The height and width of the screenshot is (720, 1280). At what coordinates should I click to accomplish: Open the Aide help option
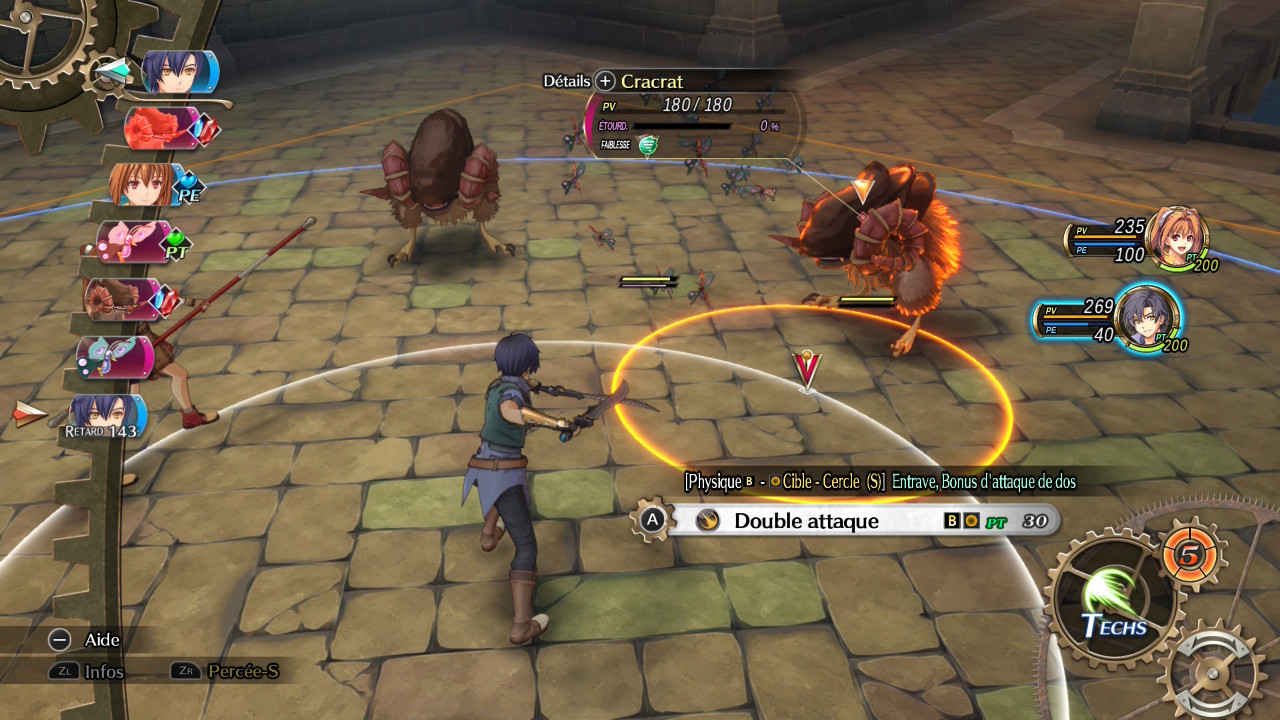point(60,640)
